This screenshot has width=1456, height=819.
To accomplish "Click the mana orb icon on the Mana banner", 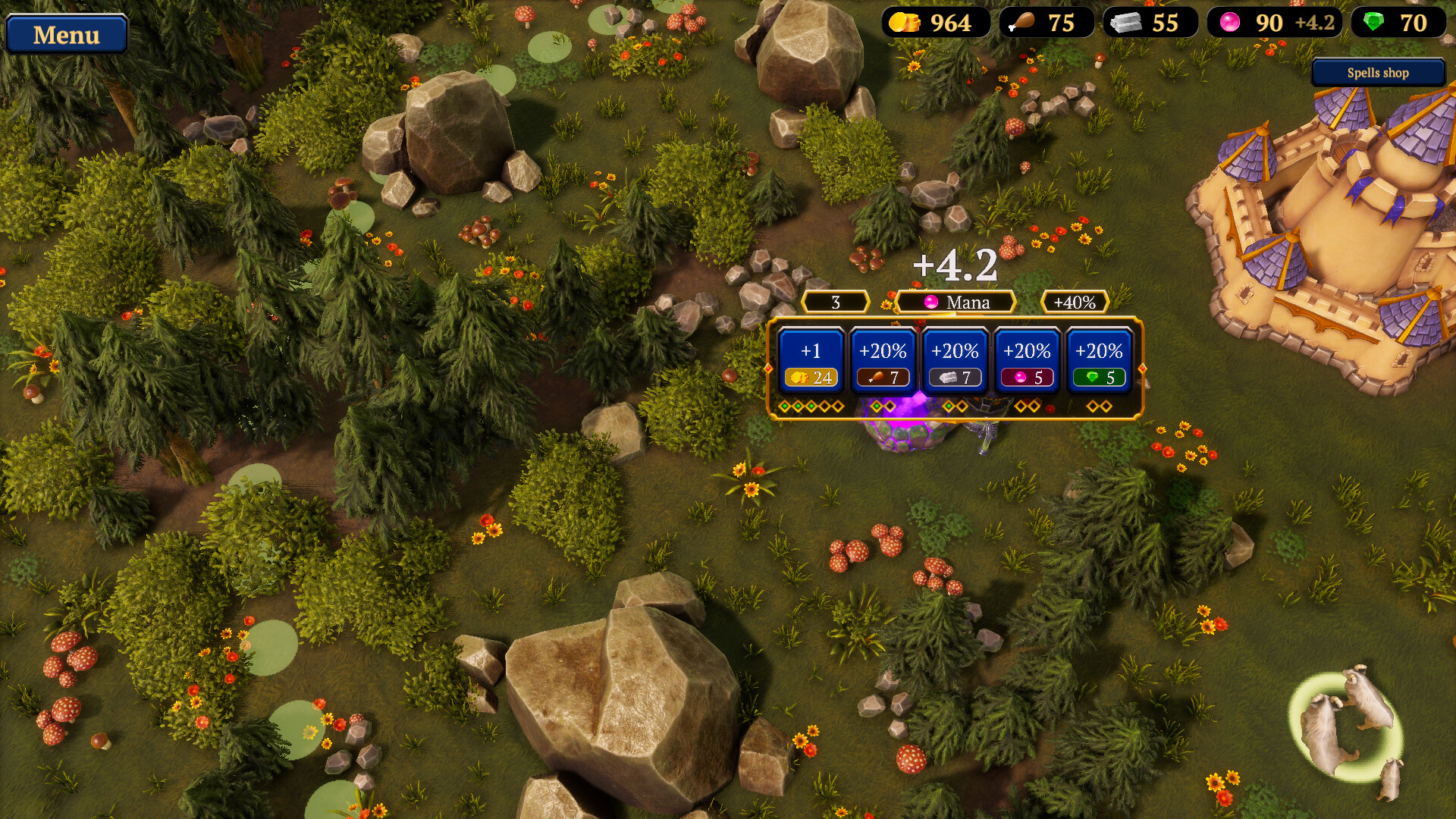I will [930, 302].
